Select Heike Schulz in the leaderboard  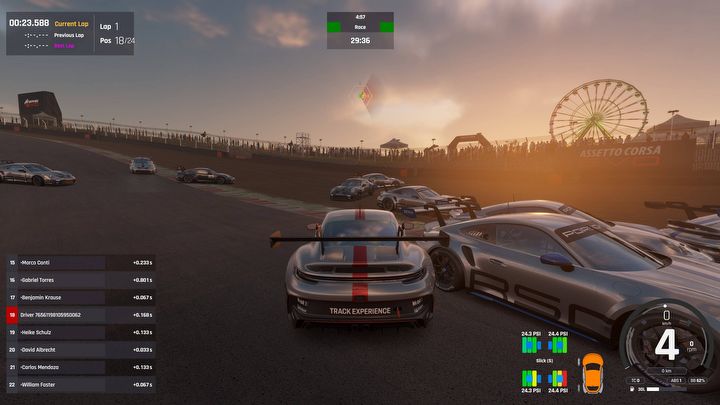click(80, 332)
